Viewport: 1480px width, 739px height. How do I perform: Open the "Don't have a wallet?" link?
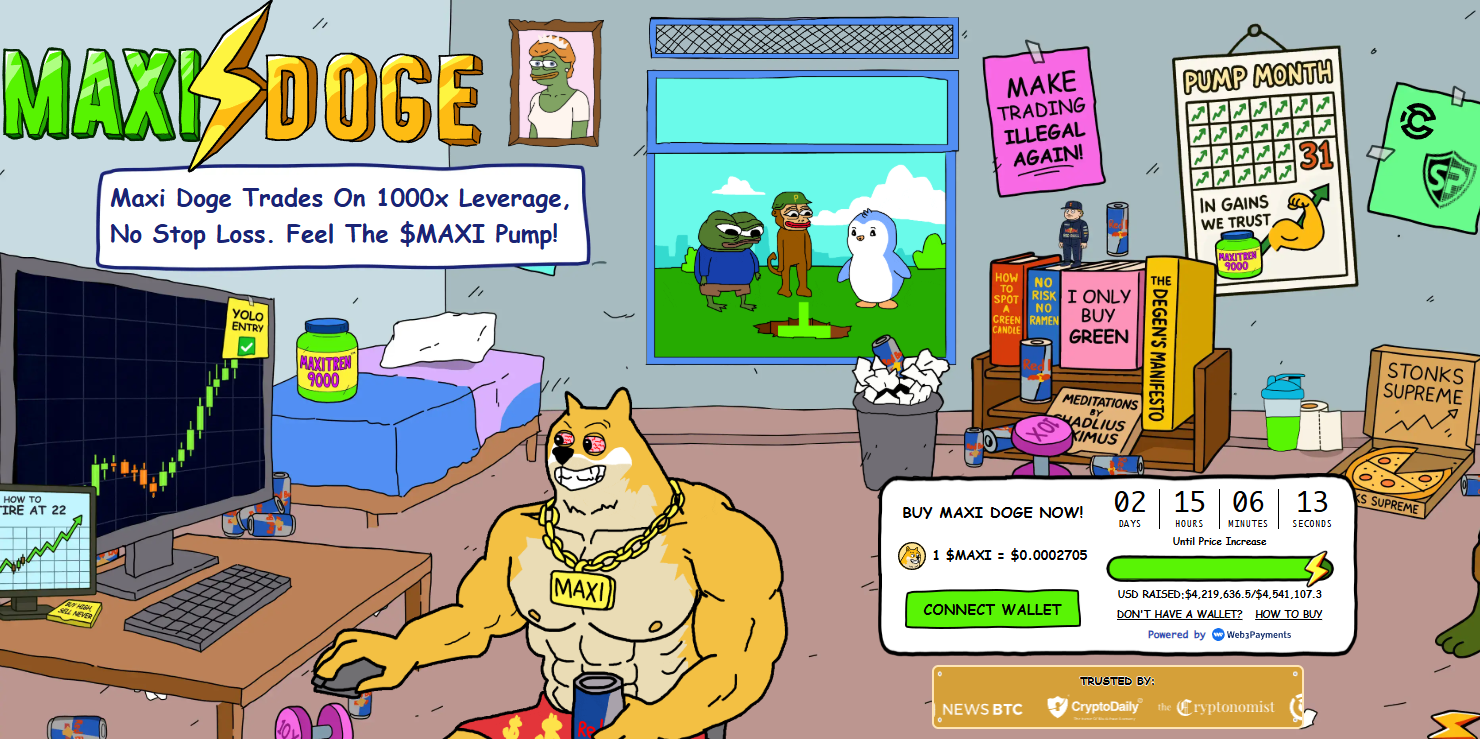pyautogui.click(x=1179, y=614)
